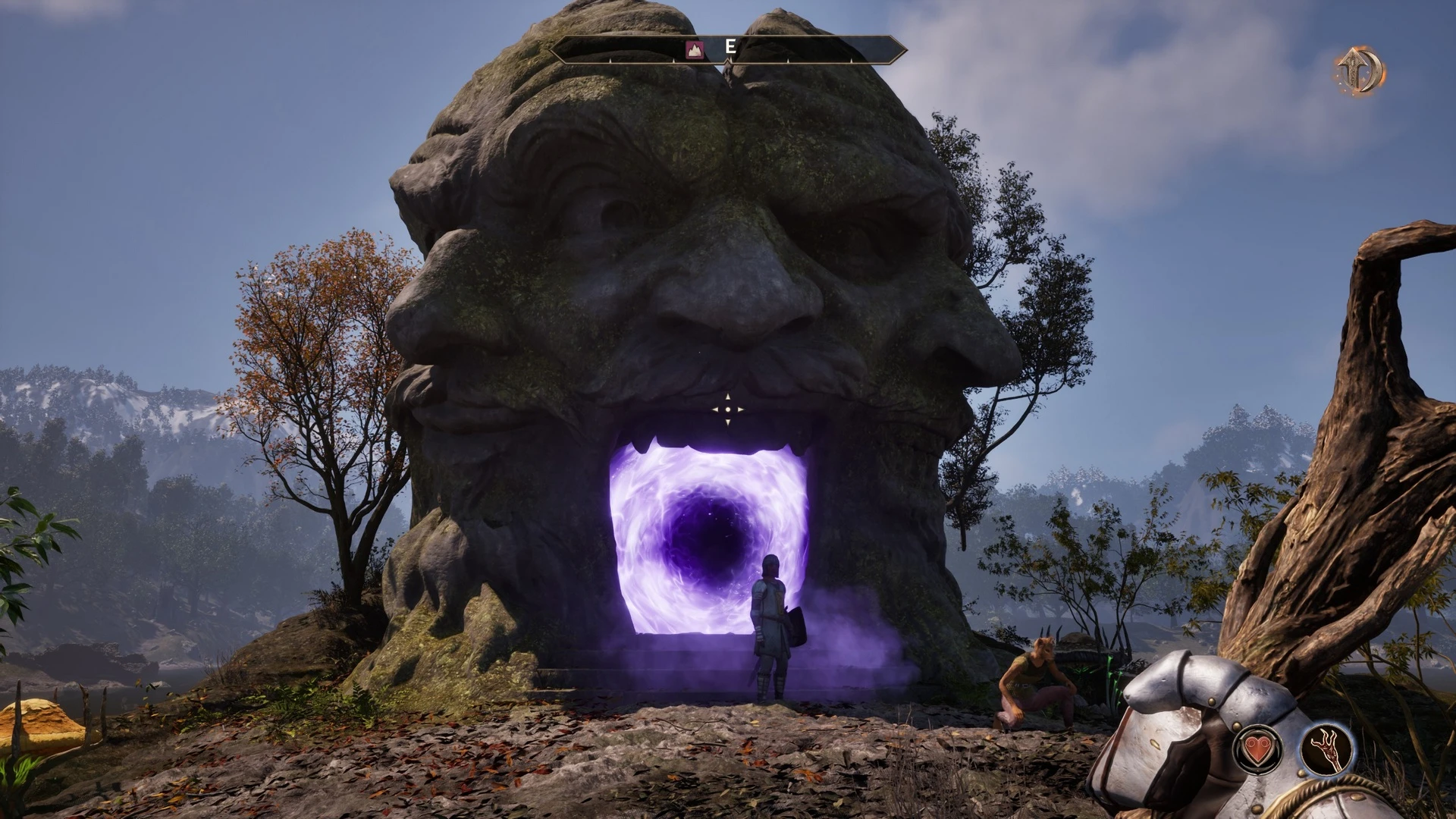Click a tick mark on the interaction bar
This screenshot has width=1456, height=819.
coord(610,60)
